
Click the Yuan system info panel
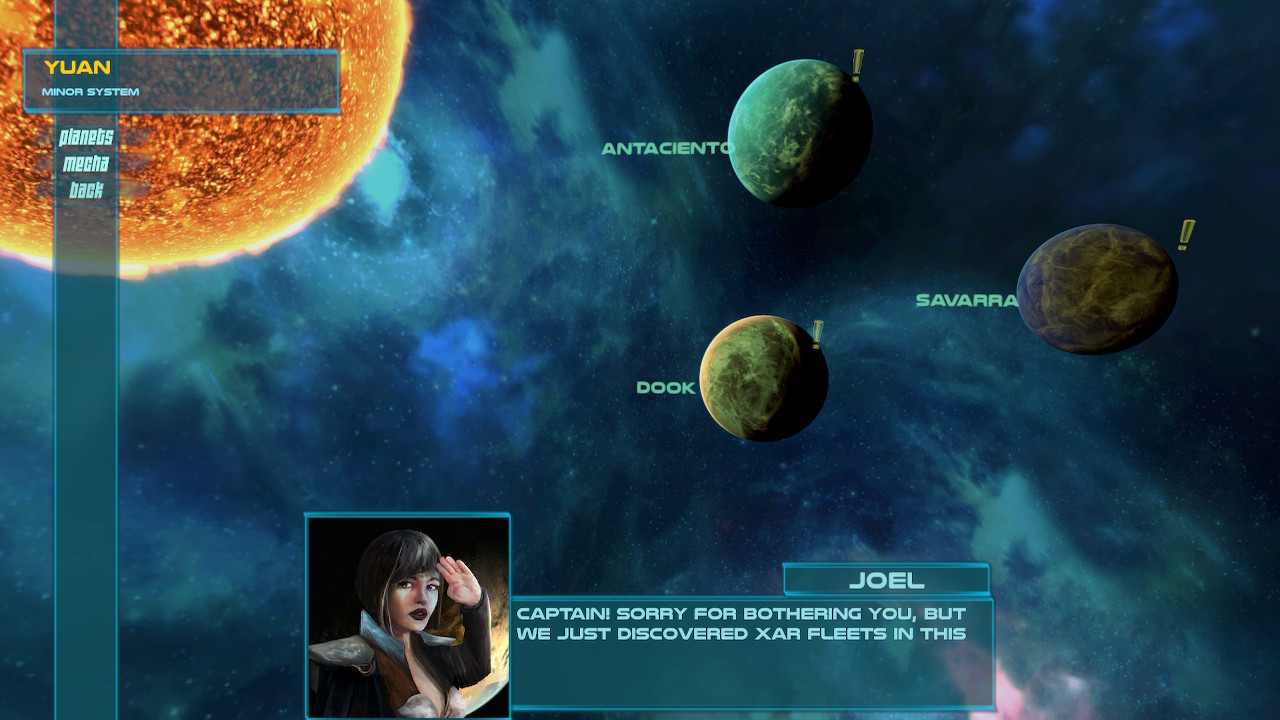click(x=180, y=78)
